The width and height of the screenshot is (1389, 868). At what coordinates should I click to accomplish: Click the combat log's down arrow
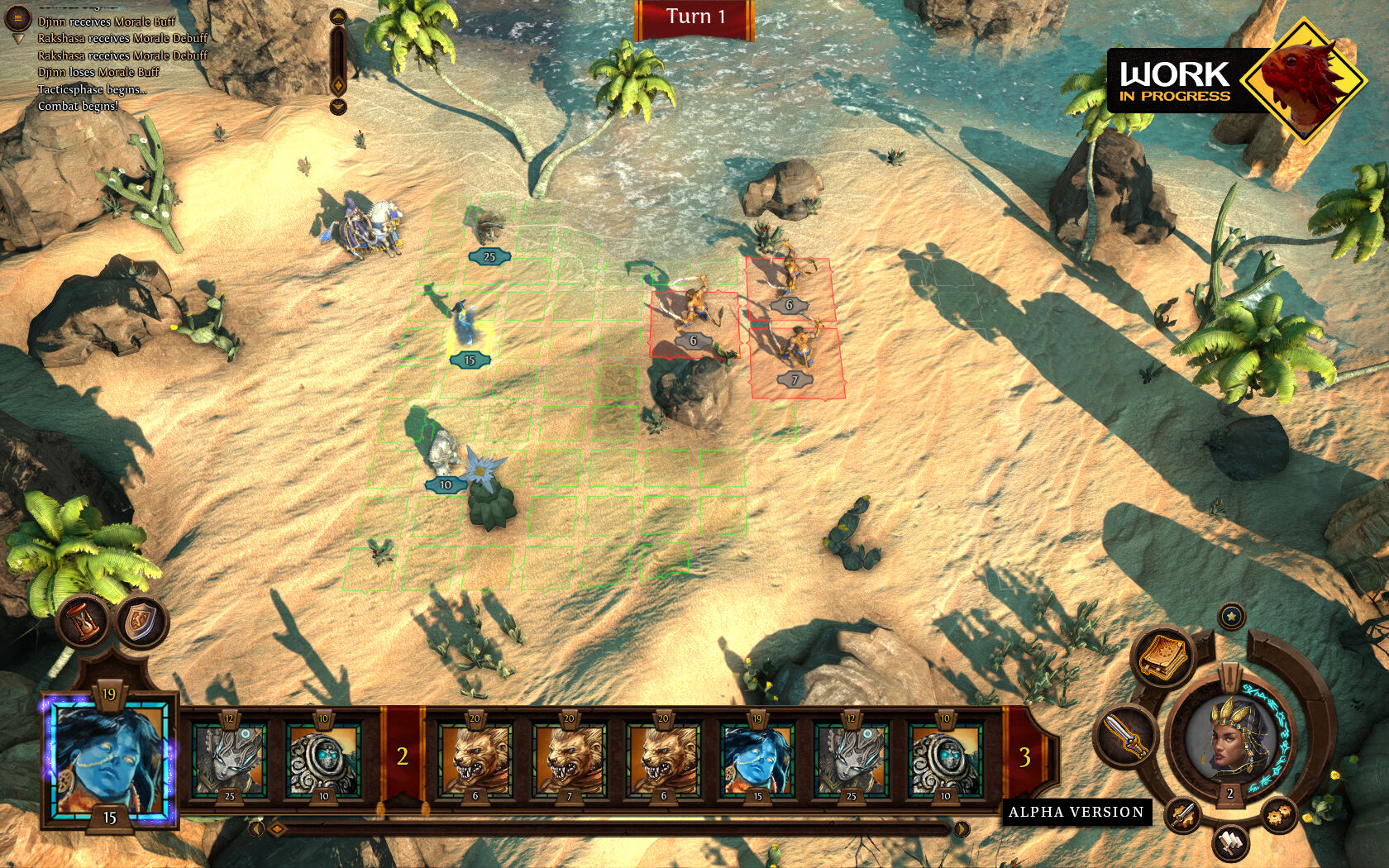pyautogui.click(x=338, y=107)
